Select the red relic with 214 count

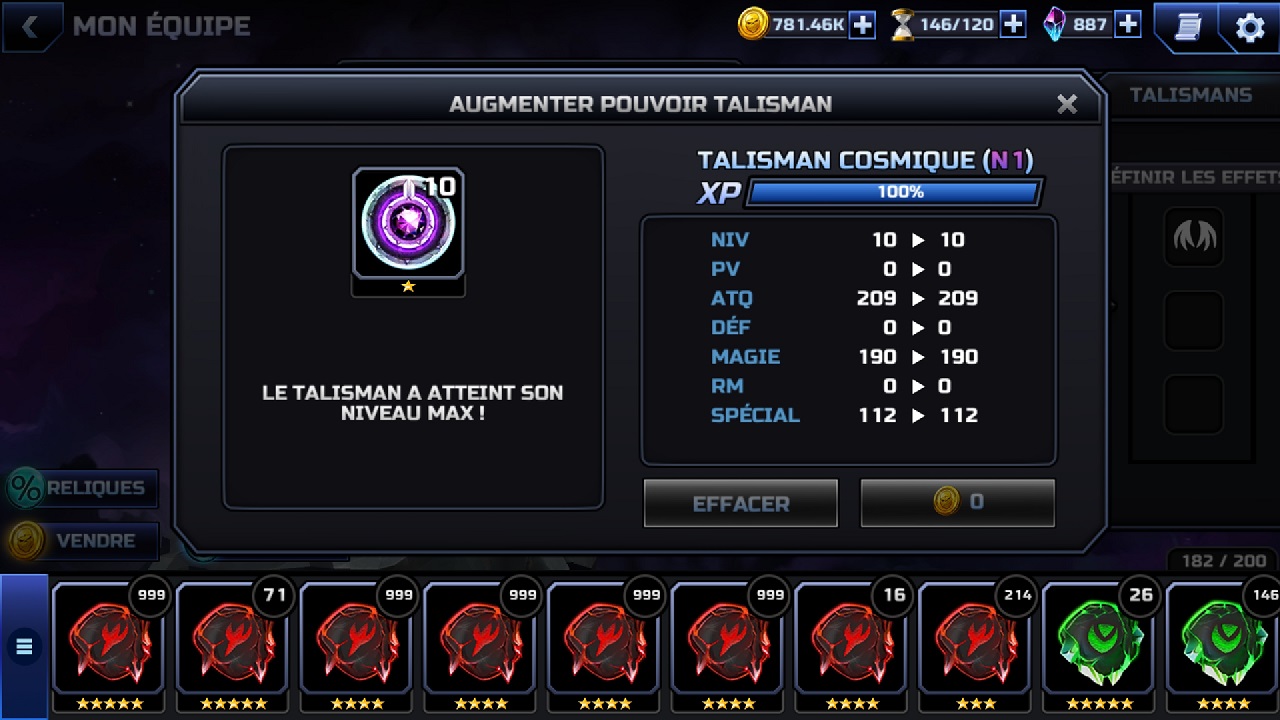[x=976, y=640]
